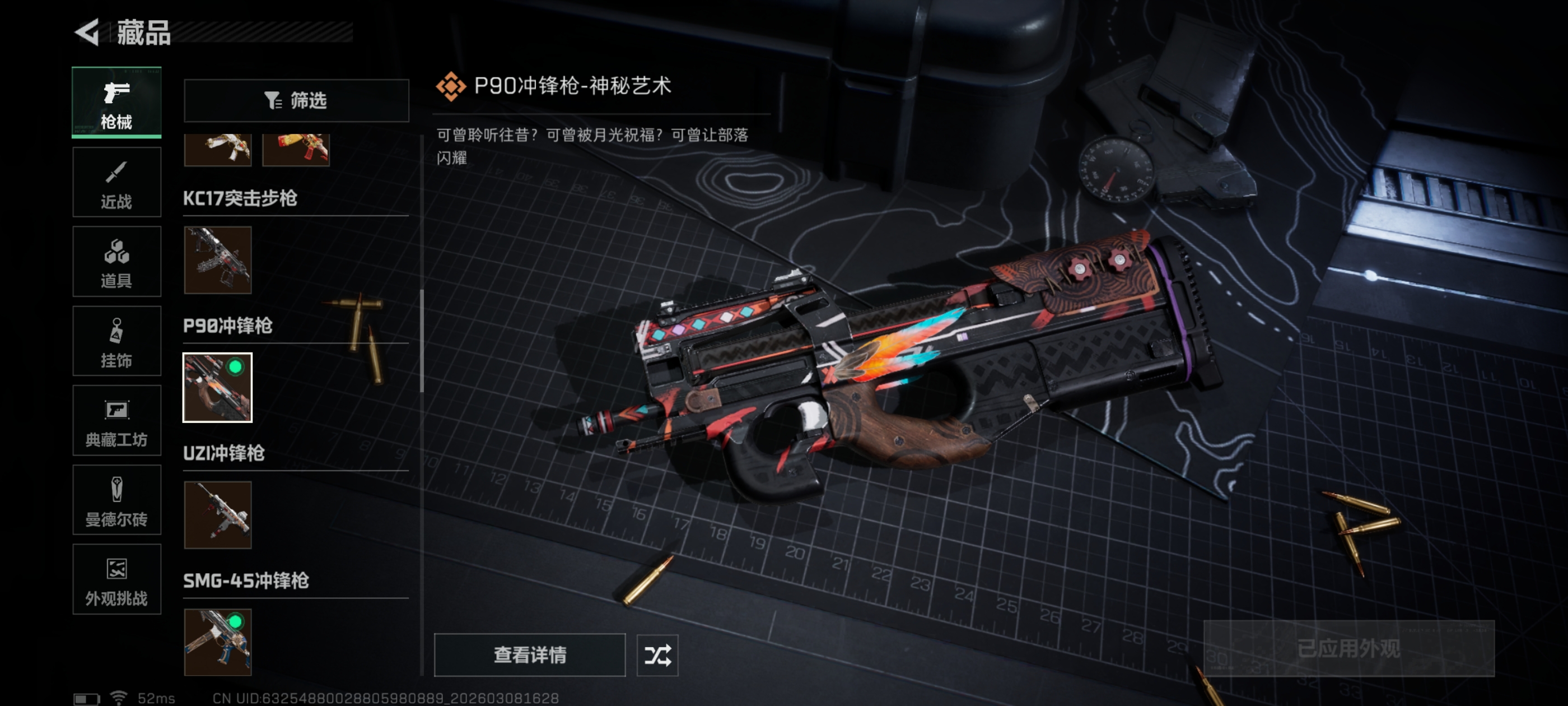Screen dimensions: 1568x706
Task: Go back using the arrow beside 藏品
Action: pyautogui.click(x=88, y=32)
